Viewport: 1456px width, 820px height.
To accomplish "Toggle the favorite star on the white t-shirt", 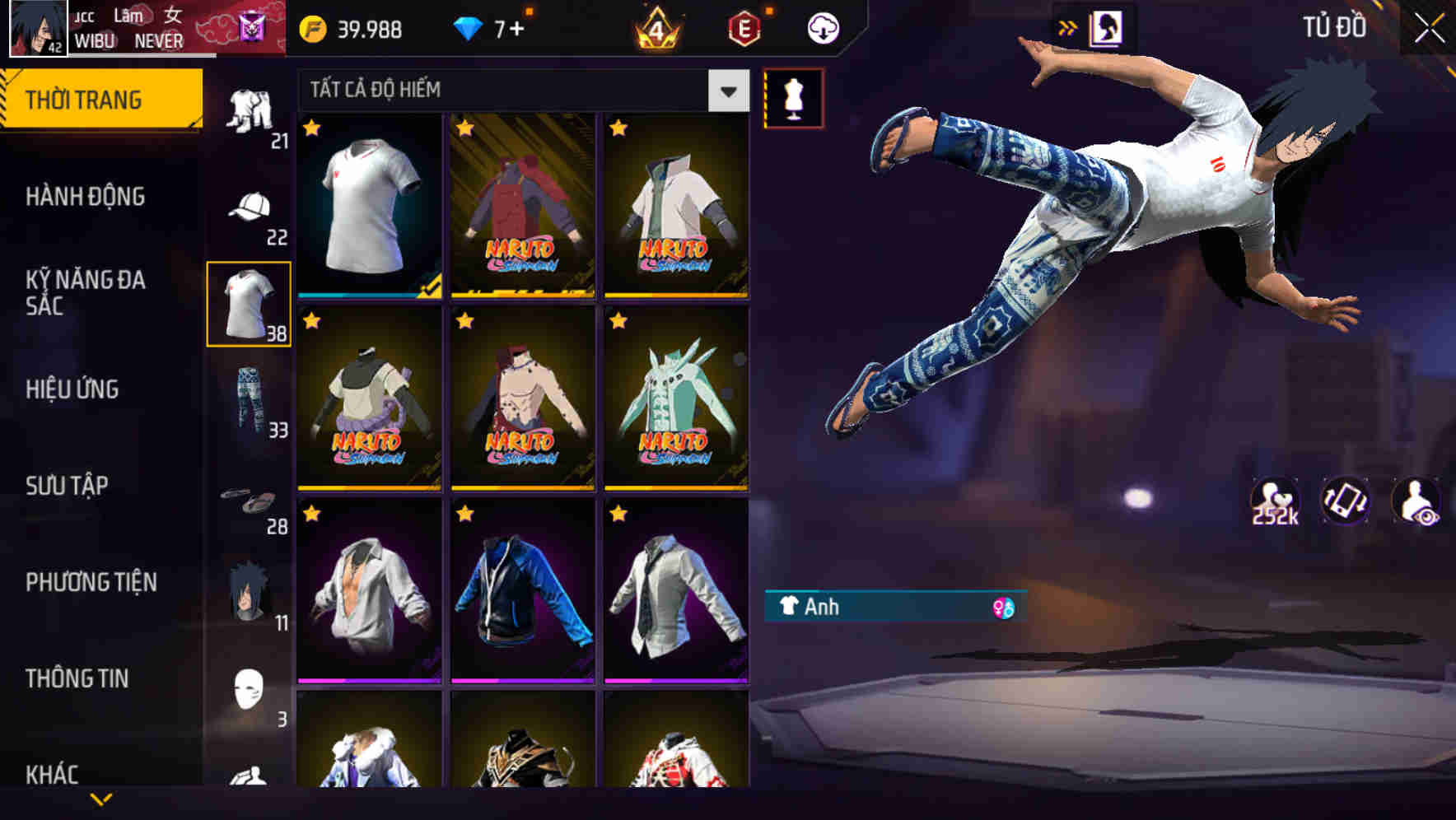I will click(x=311, y=128).
